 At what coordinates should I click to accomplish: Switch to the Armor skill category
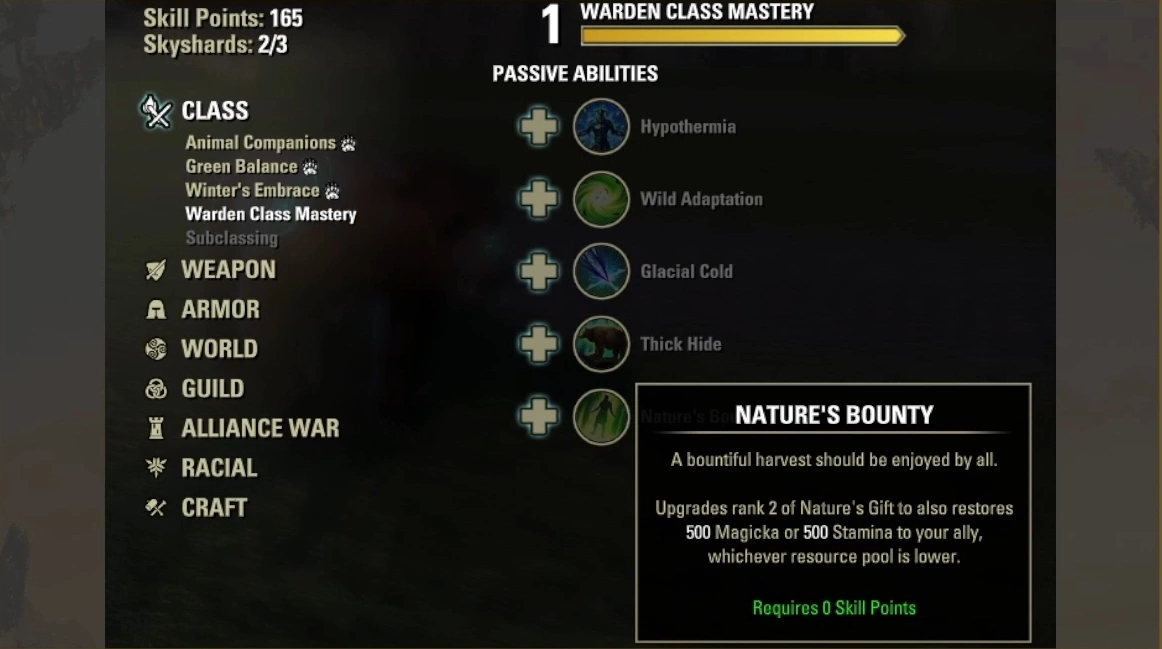(219, 310)
